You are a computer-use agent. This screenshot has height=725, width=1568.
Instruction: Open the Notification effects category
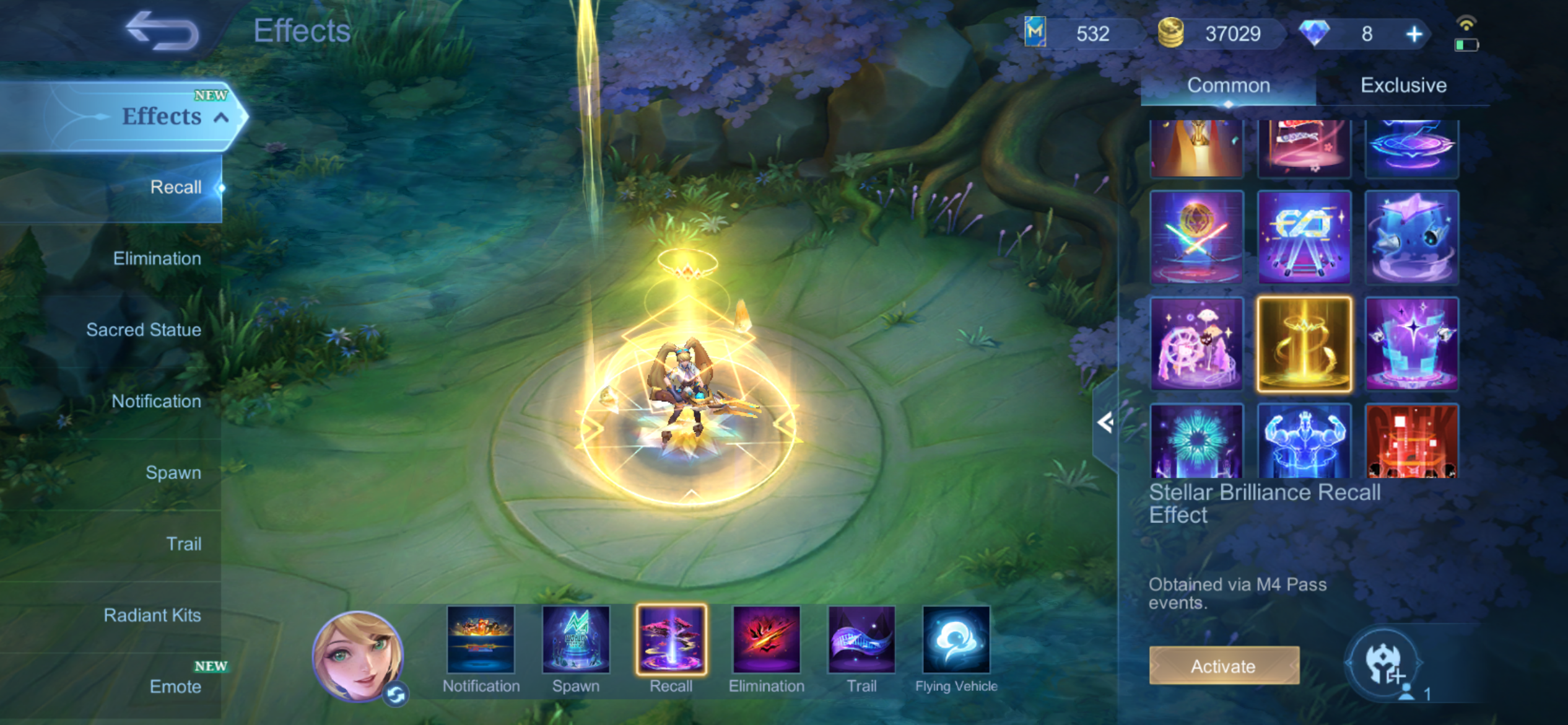tap(156, 401)
